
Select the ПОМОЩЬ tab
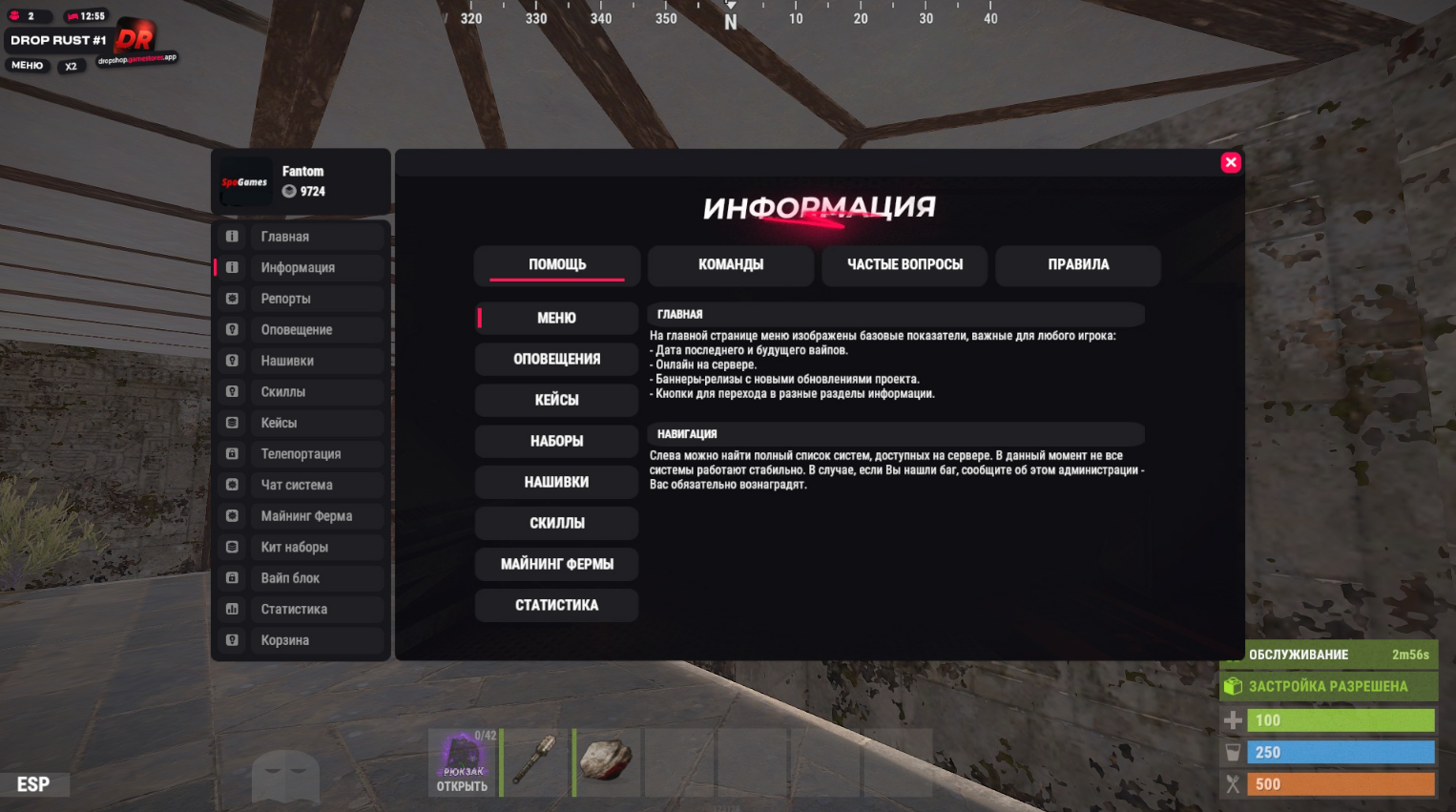pyautogui.click(x=557, y=265)
